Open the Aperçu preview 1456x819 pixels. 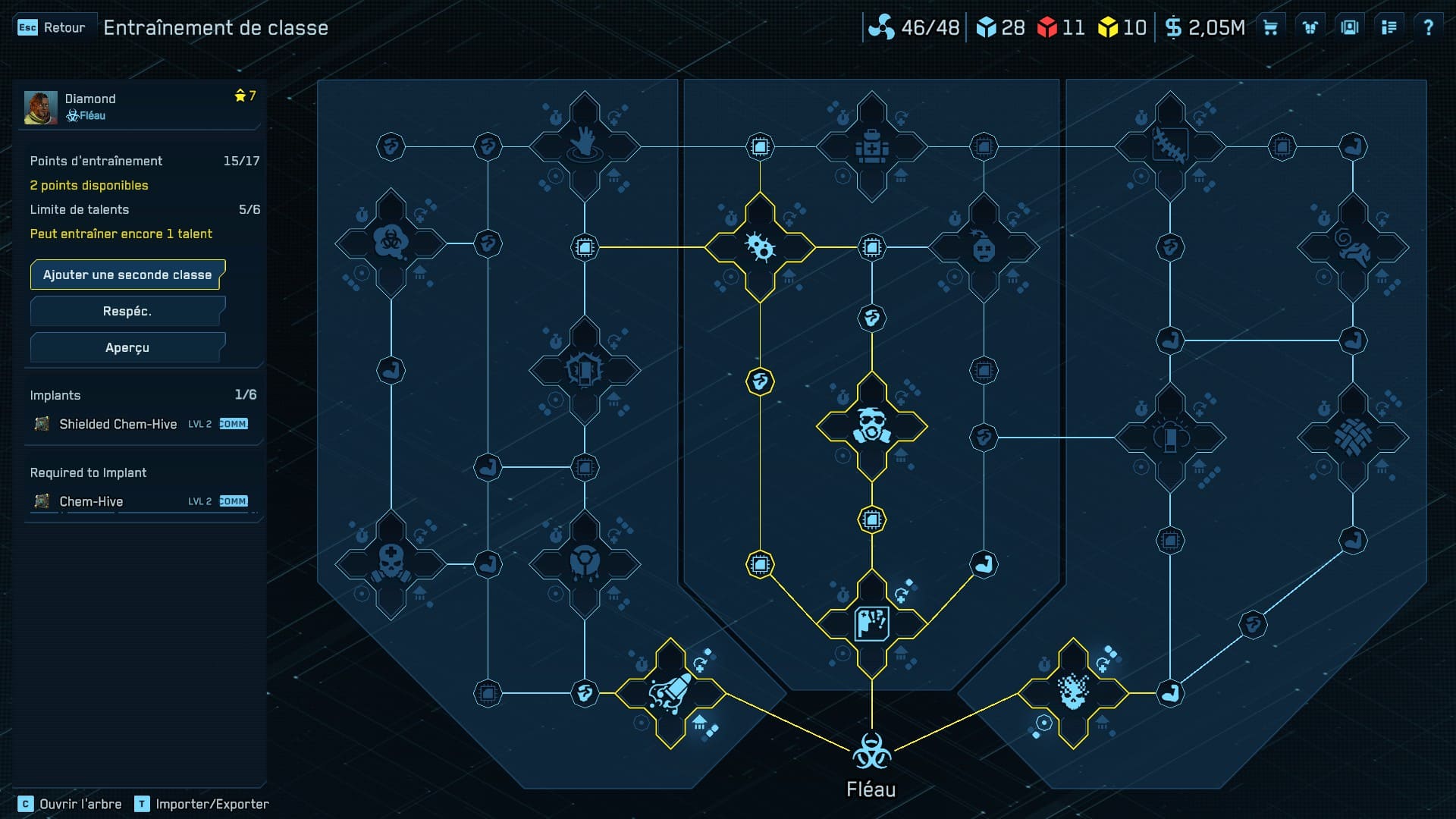pos(126,347)
